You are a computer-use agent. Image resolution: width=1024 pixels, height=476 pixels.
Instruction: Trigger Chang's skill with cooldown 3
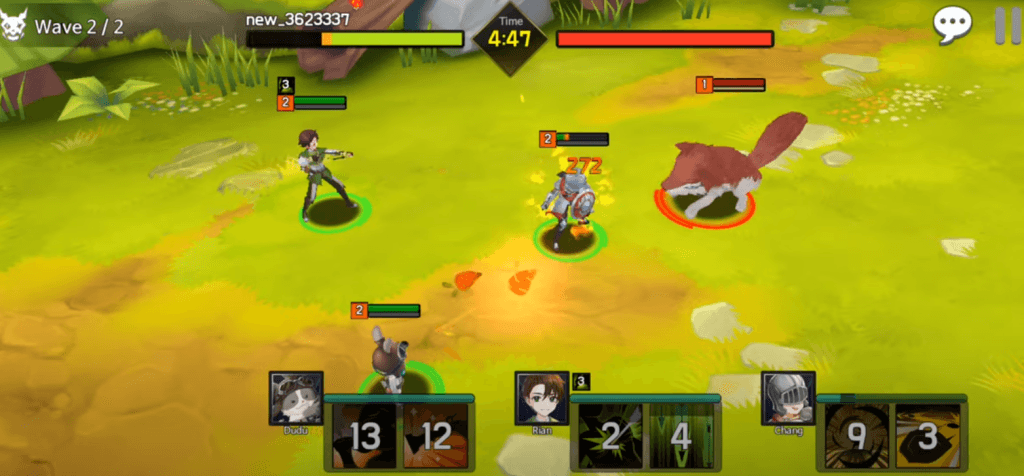coord(927,436)
